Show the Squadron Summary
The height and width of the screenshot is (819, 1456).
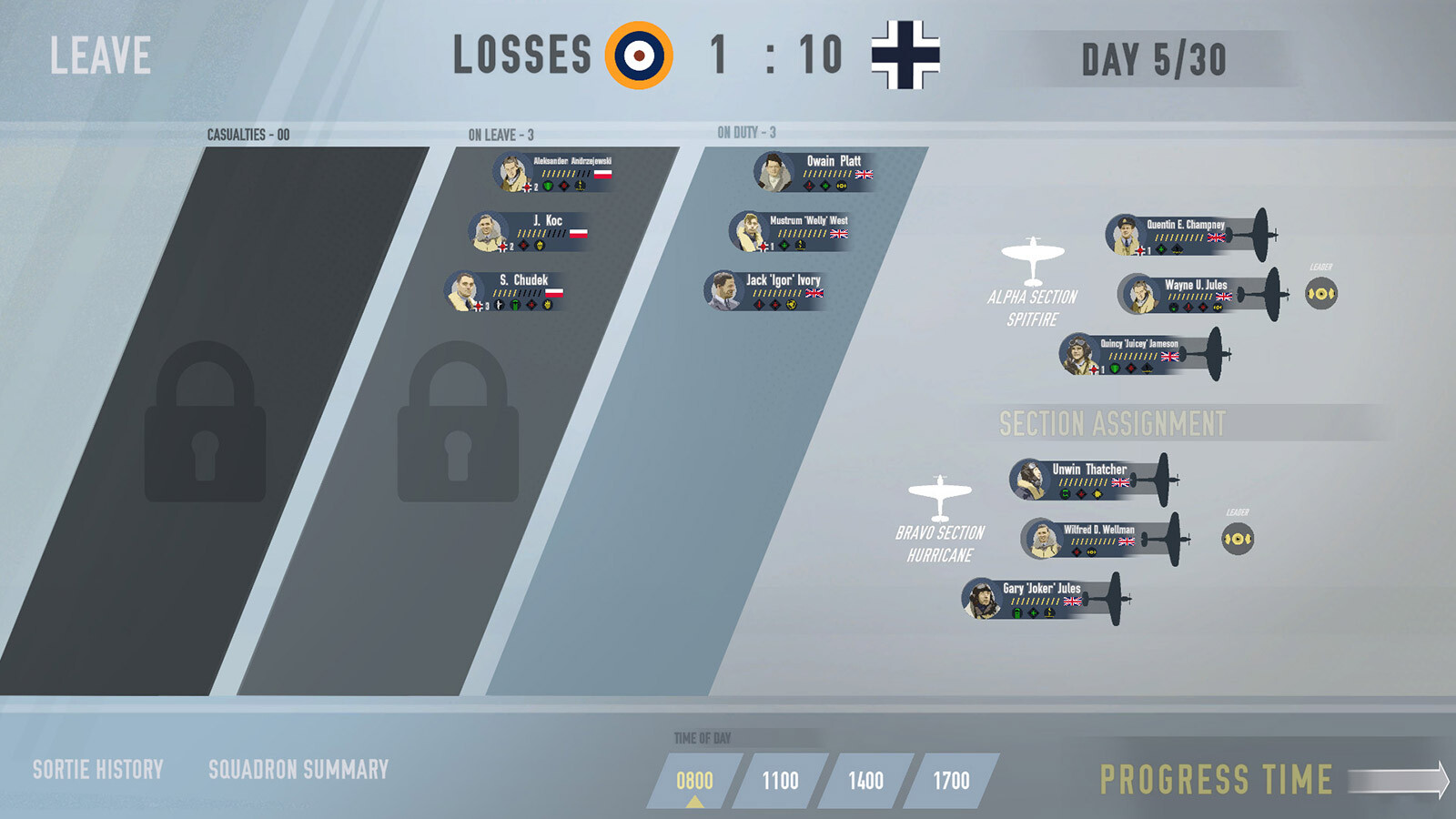pos(298,770)
